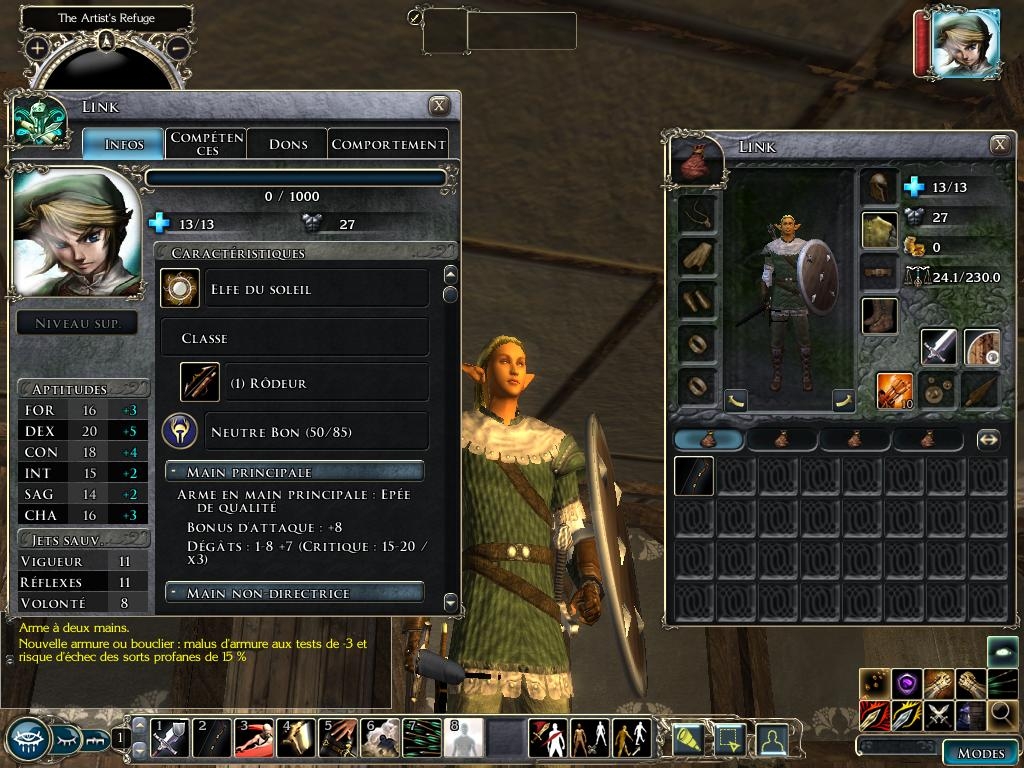This screenshot has width=1024, height=768.
Task: Open the second inventory bag tab
Action: 782,439
